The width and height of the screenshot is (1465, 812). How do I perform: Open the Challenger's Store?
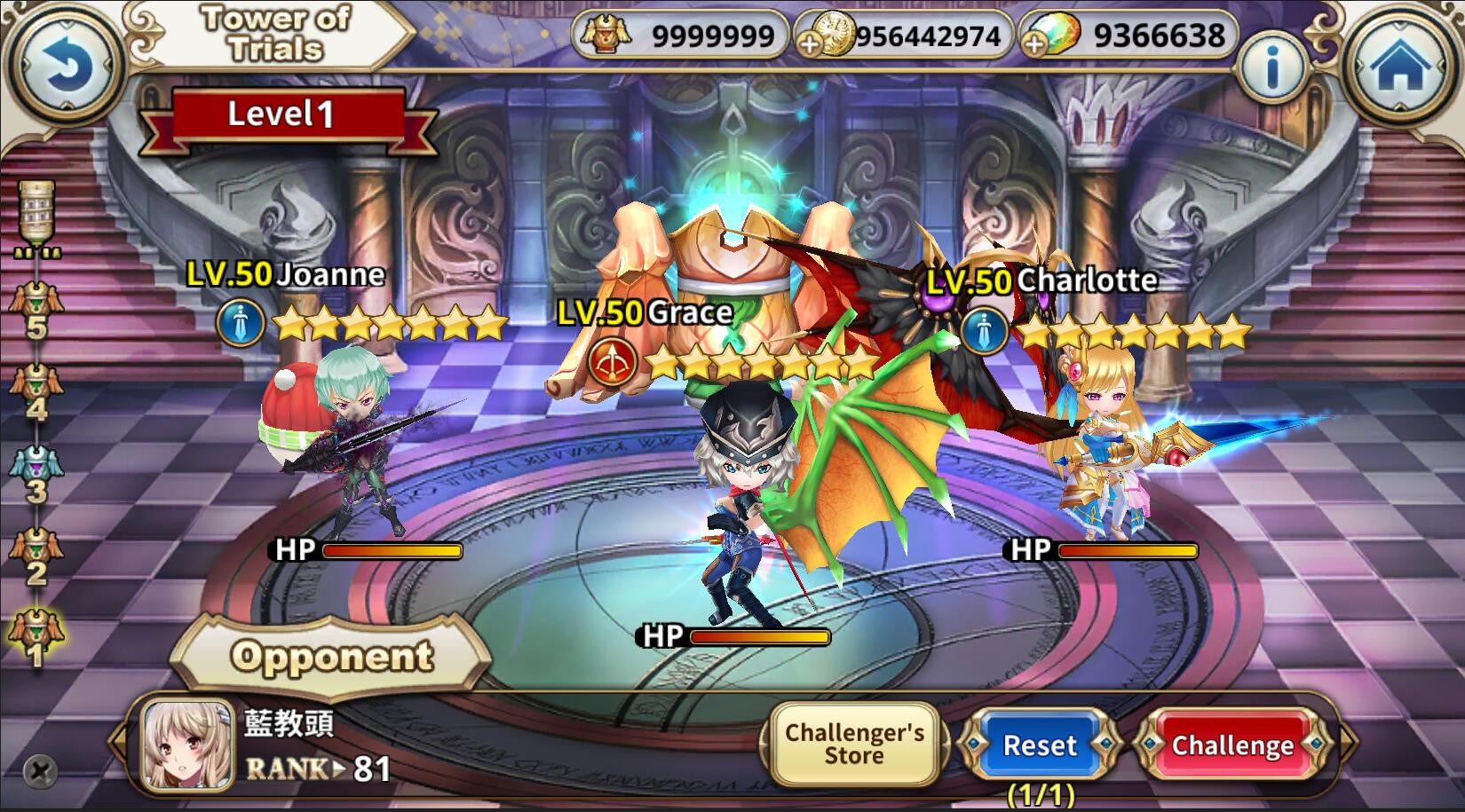[x=855, y=746]
